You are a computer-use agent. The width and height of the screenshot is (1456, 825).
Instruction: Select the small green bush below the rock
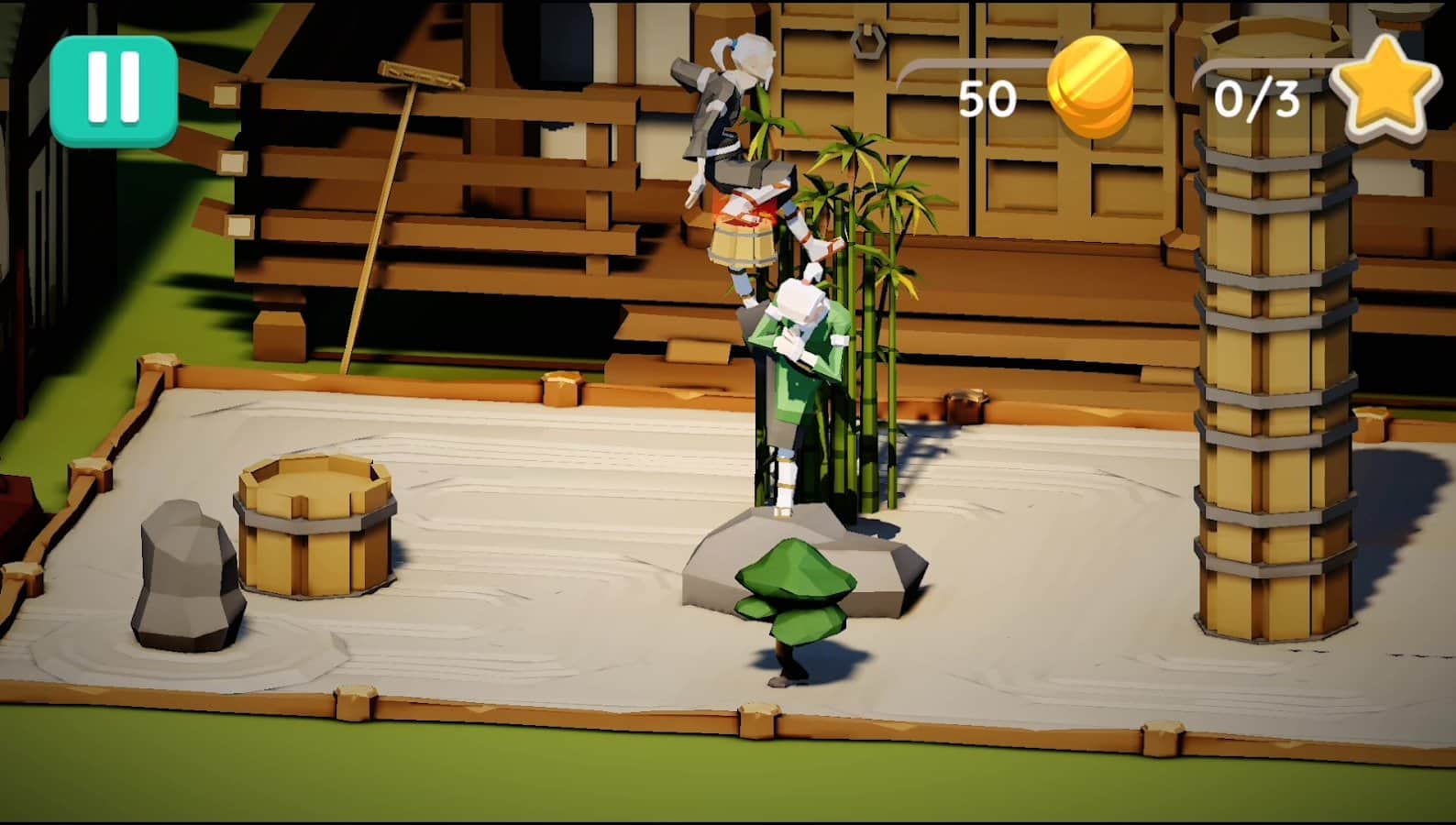pyautogui.click(x=793, y=587)
